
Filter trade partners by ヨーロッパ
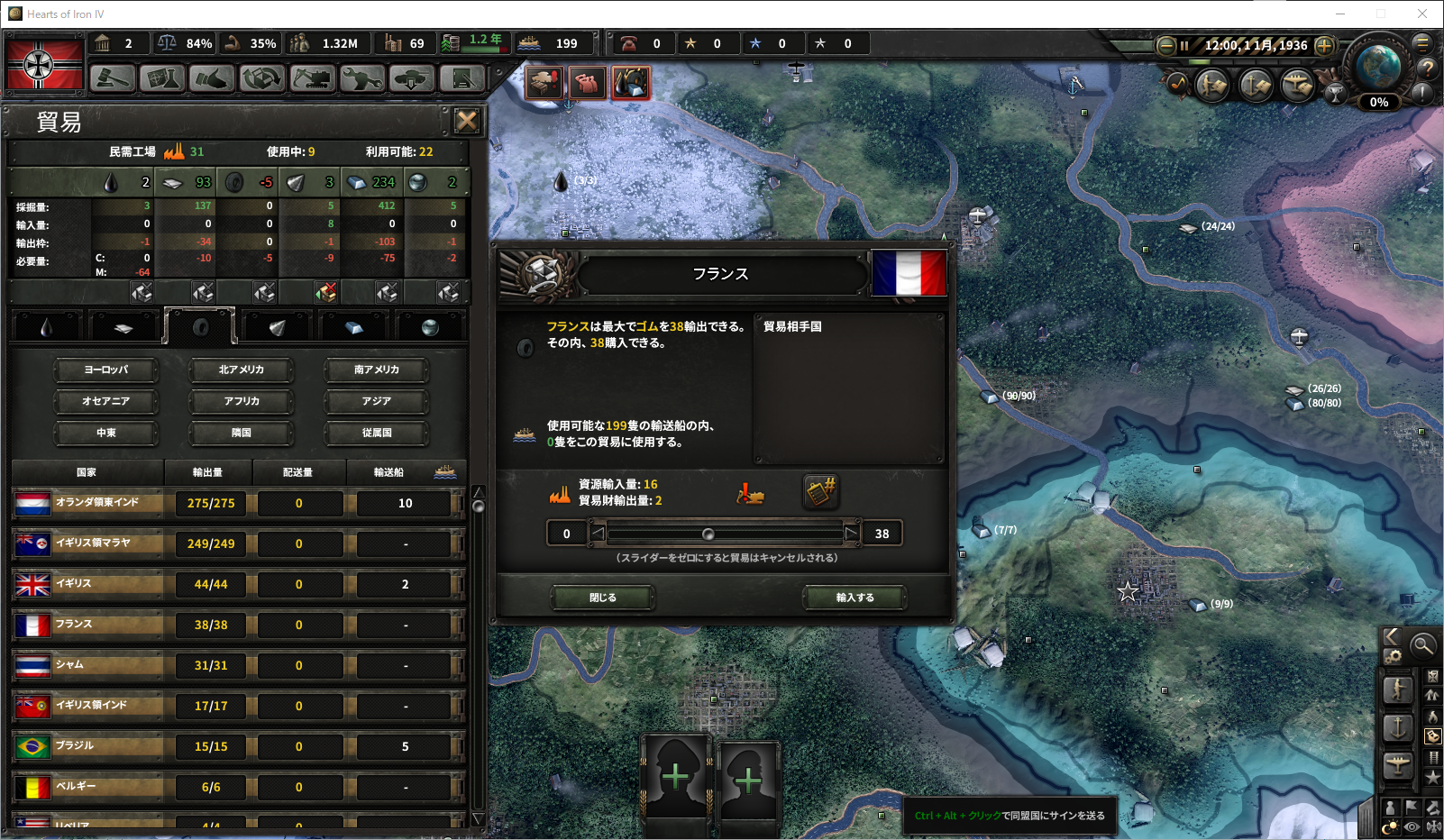pos(106,370)
